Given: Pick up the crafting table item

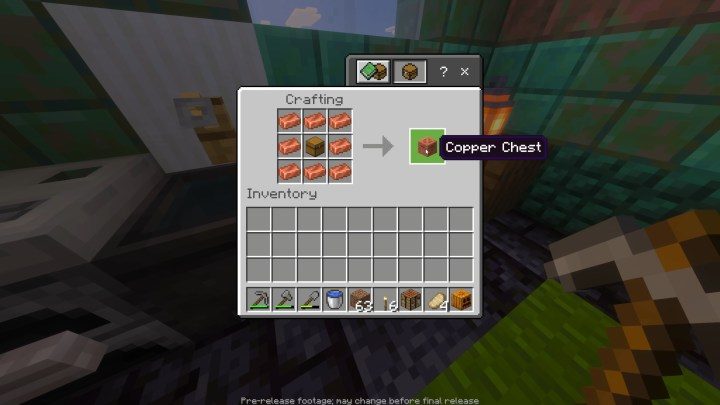Looking at the screenshot, I should point(410,298).
